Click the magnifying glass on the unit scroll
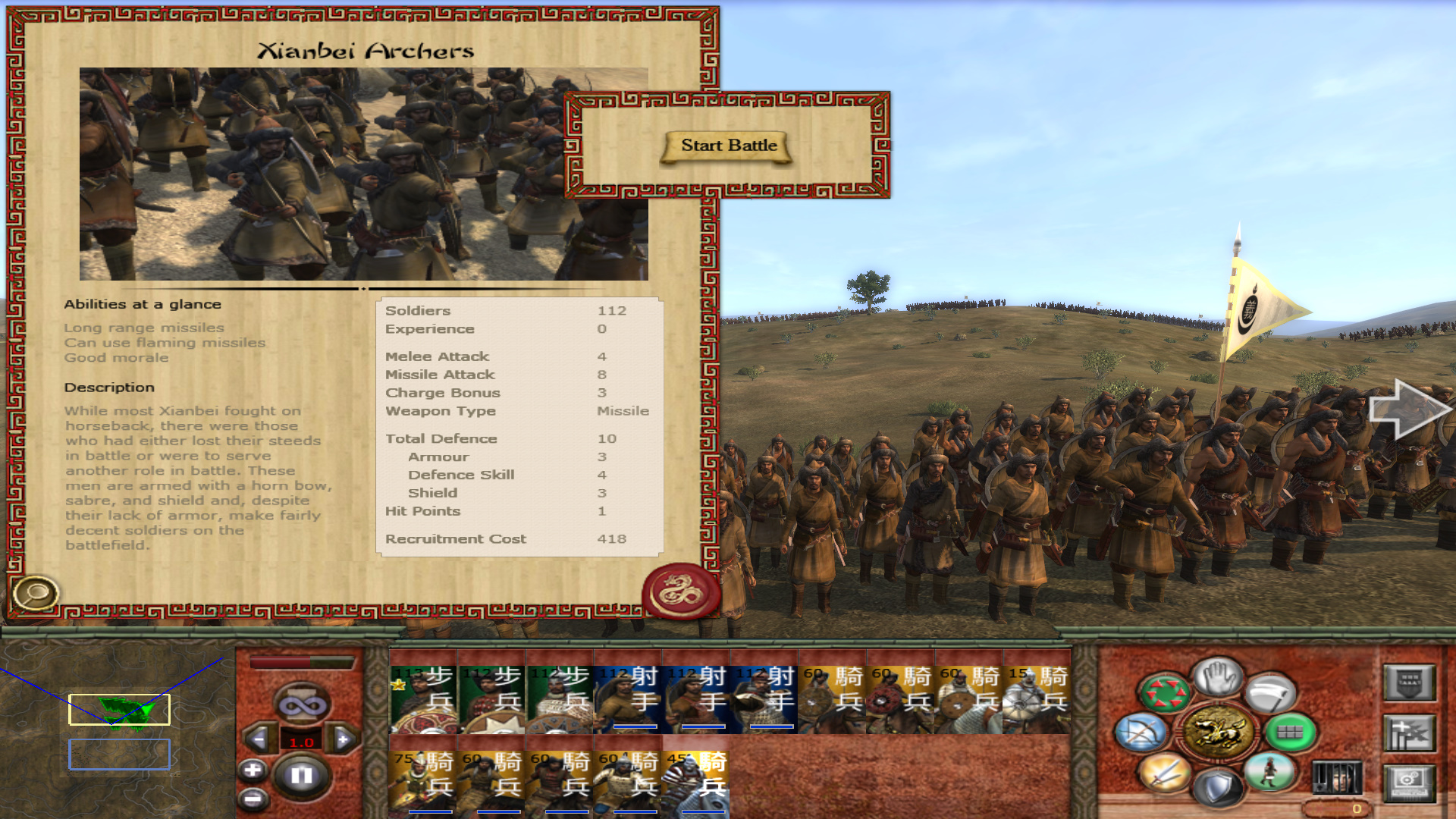The height and width of the screenshot is (819, 1456). click(35, 593)
